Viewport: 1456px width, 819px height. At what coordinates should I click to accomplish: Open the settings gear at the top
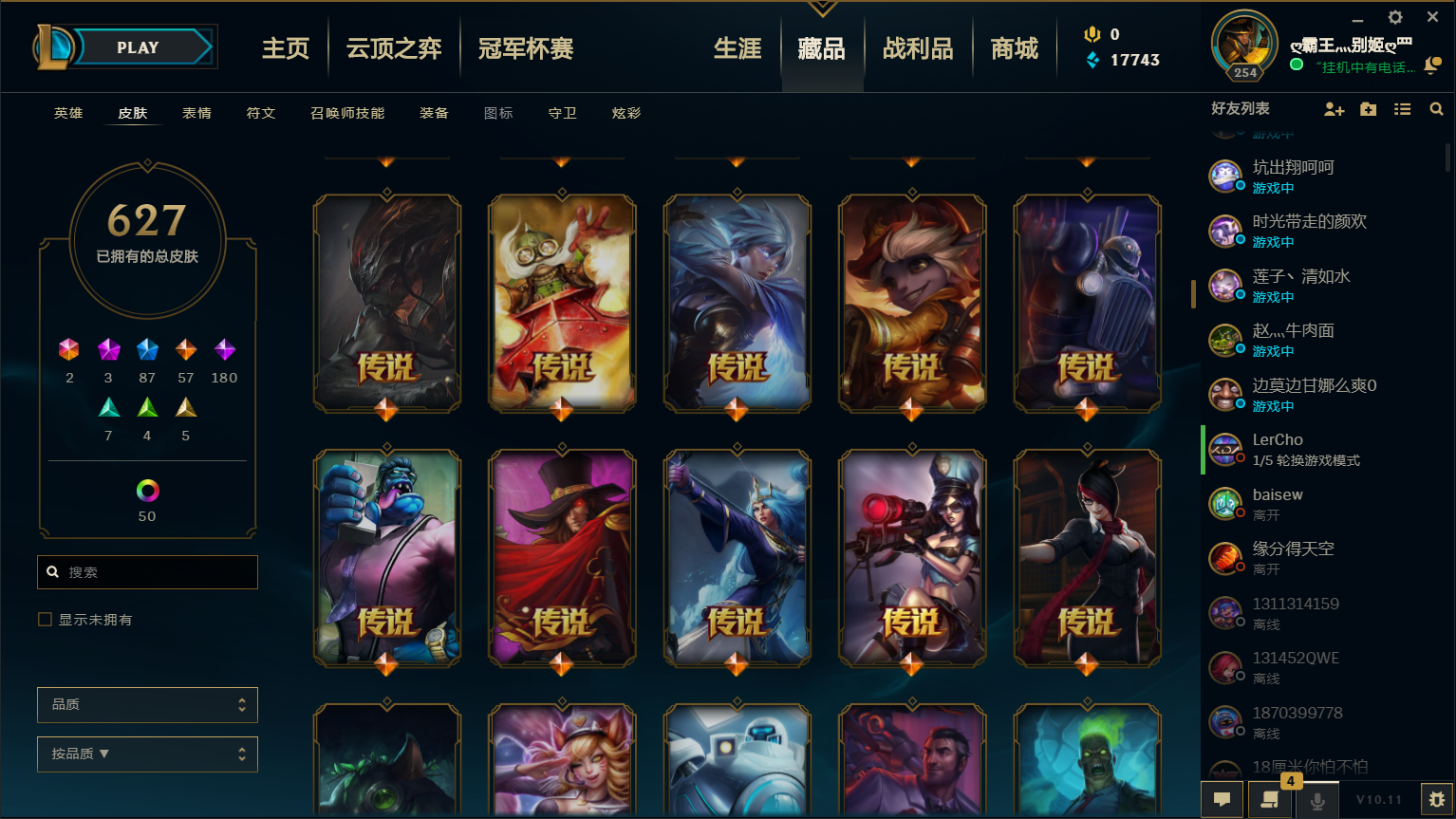(x=1395, y=16)
